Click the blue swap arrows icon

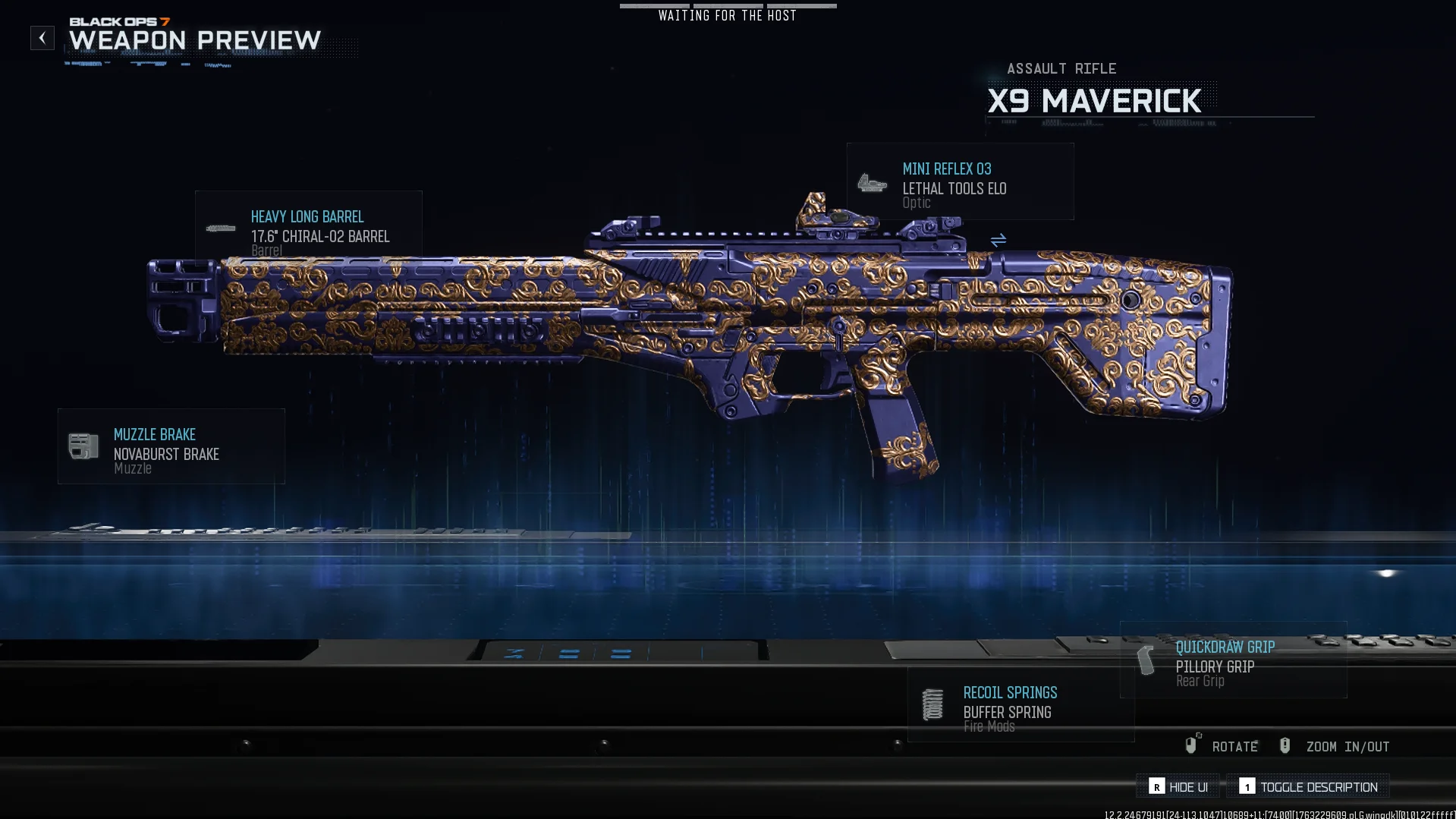998,241
